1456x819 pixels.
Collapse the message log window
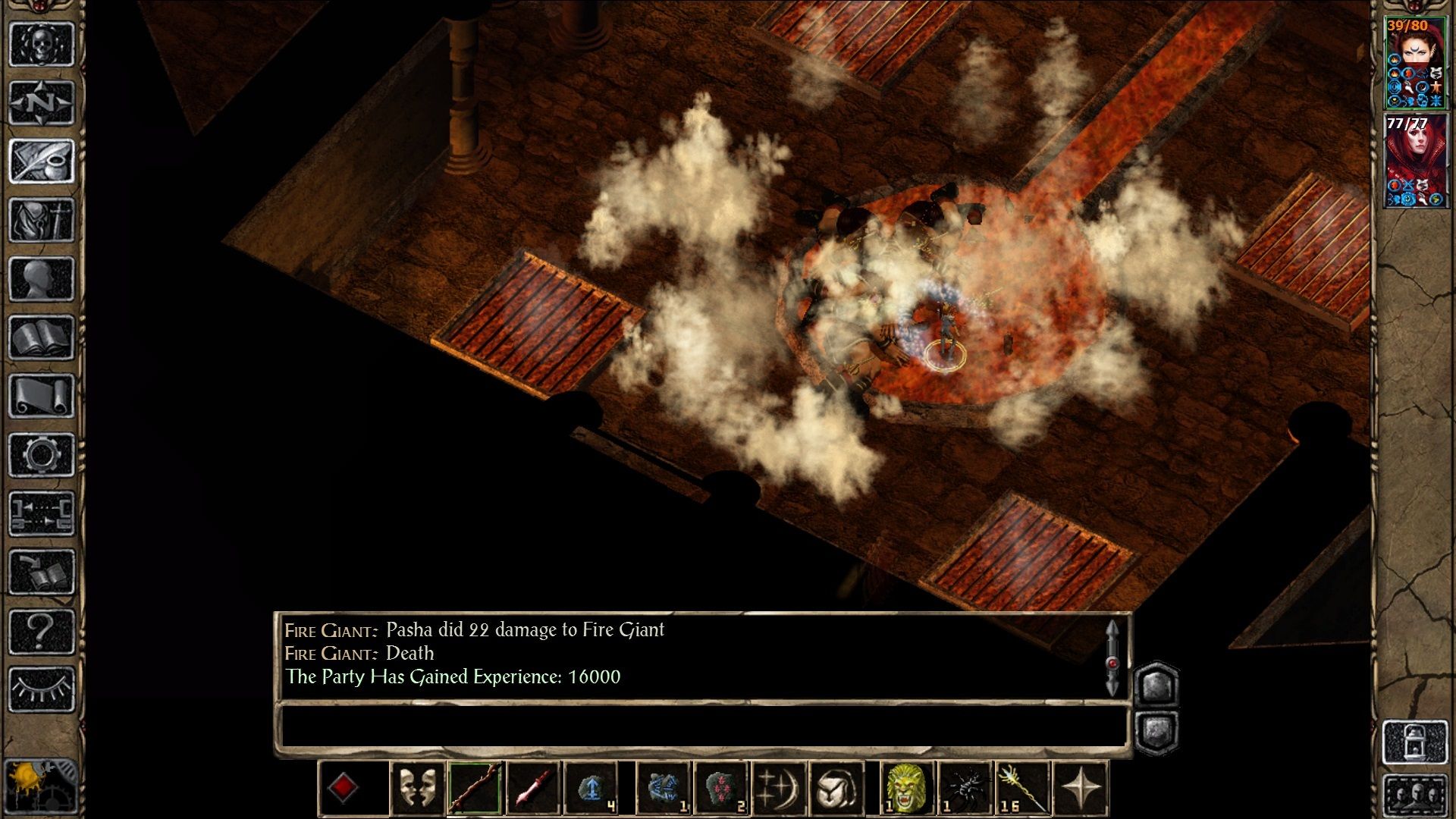(1156, 730)
